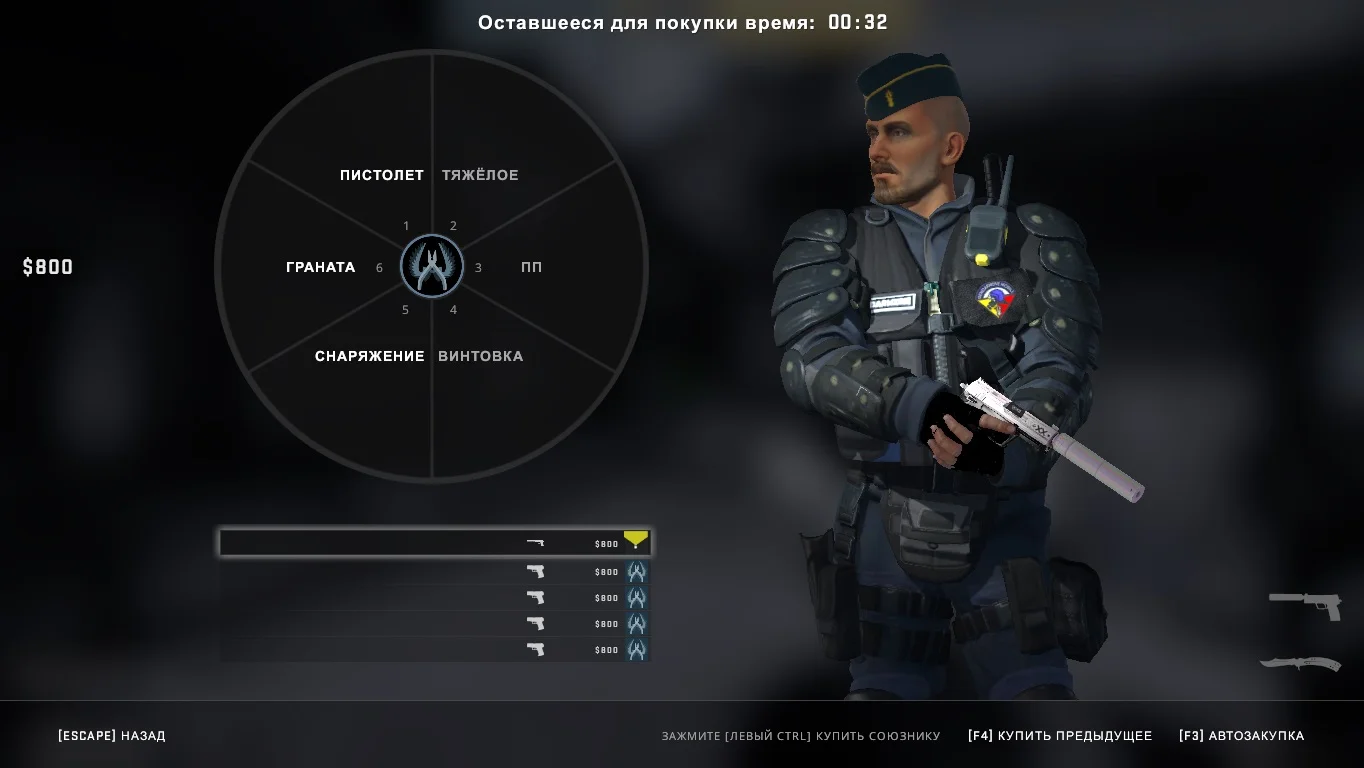Open the ПИСТОЛЕТ weapon category
Screen dimensions: 1364x768
[381, 175]
